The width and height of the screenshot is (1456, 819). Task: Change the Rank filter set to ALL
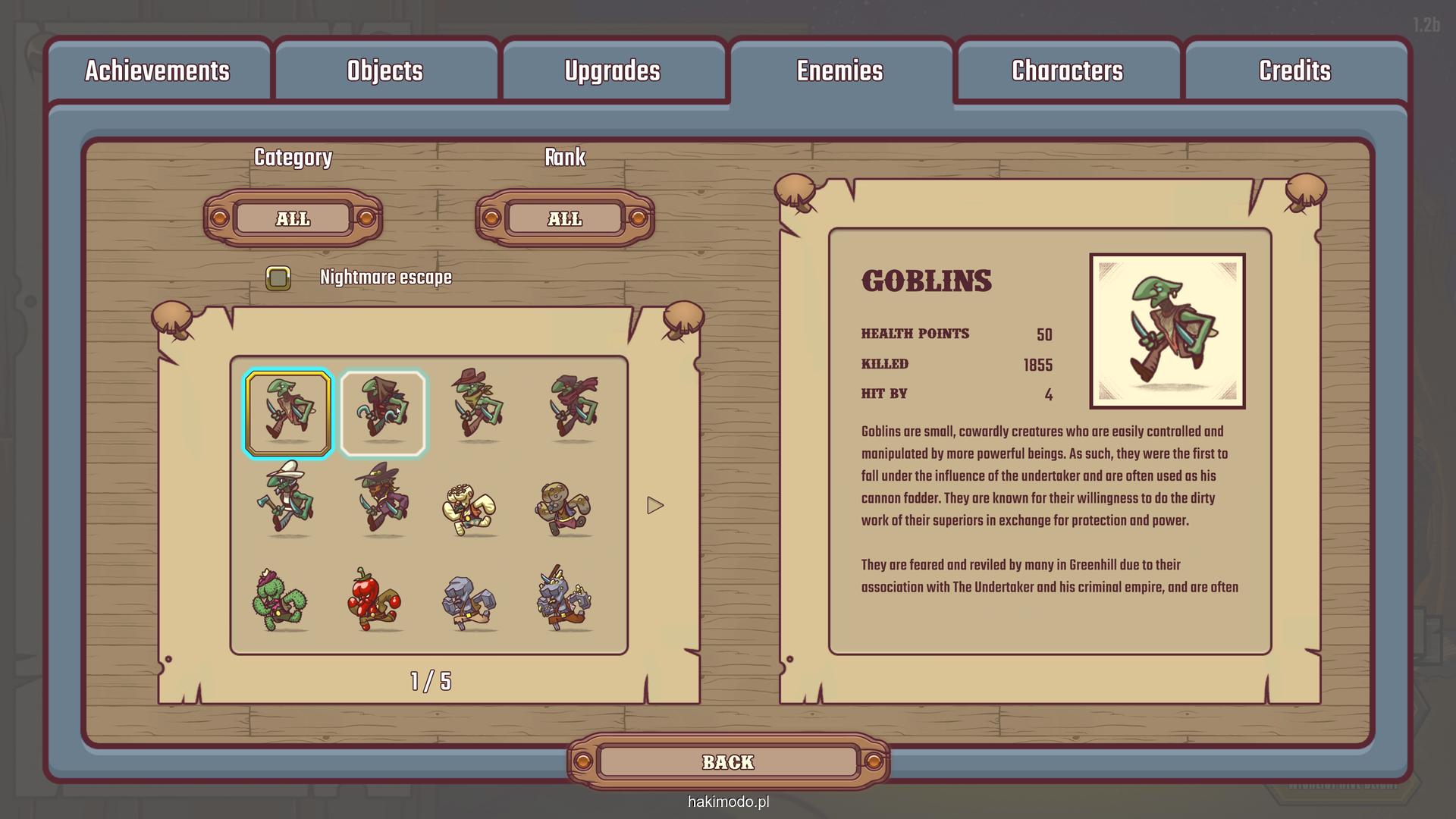[565, 218]
